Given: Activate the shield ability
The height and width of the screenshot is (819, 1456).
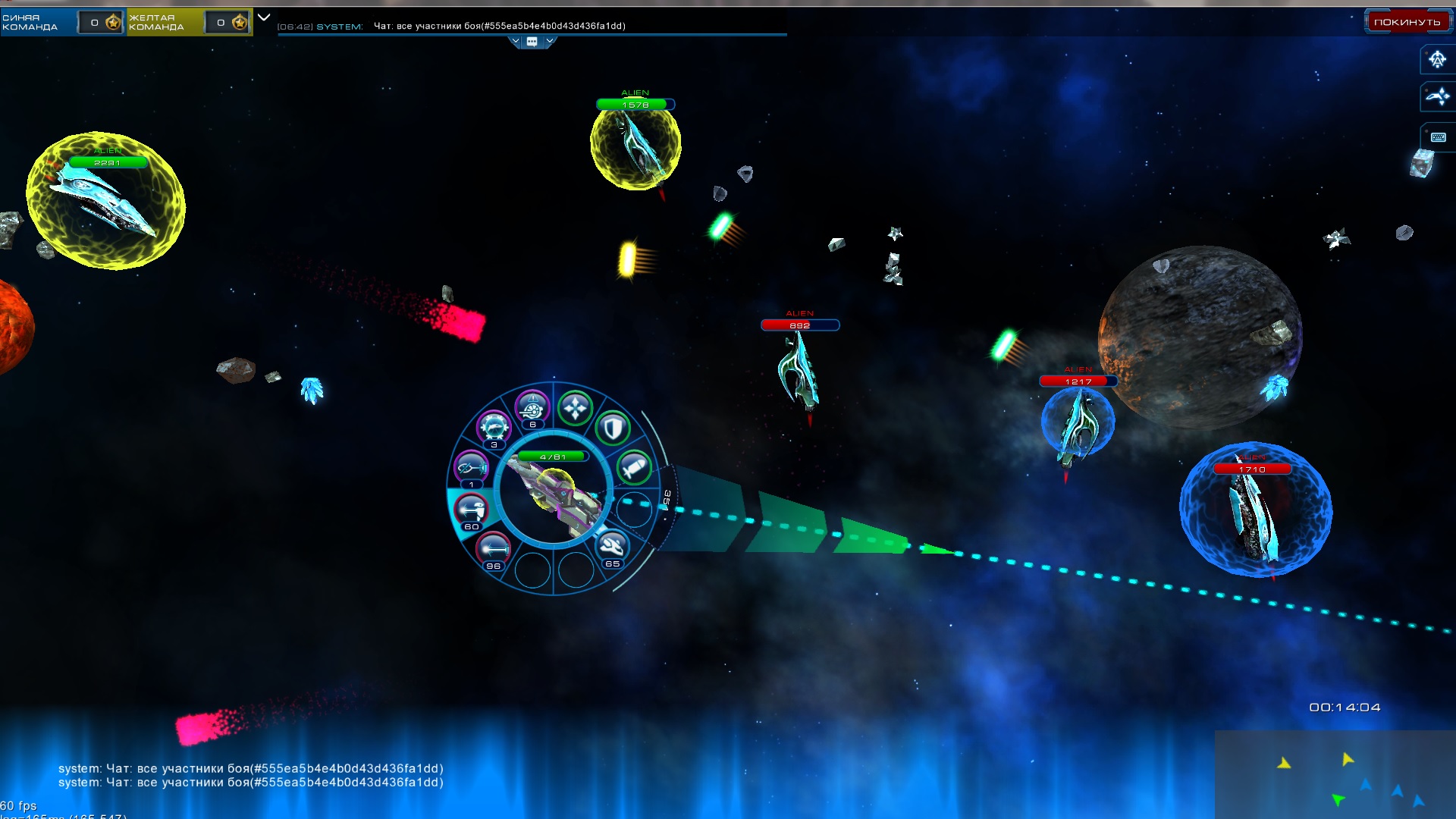Looking at the screenshot, I should tap(613, 428).
